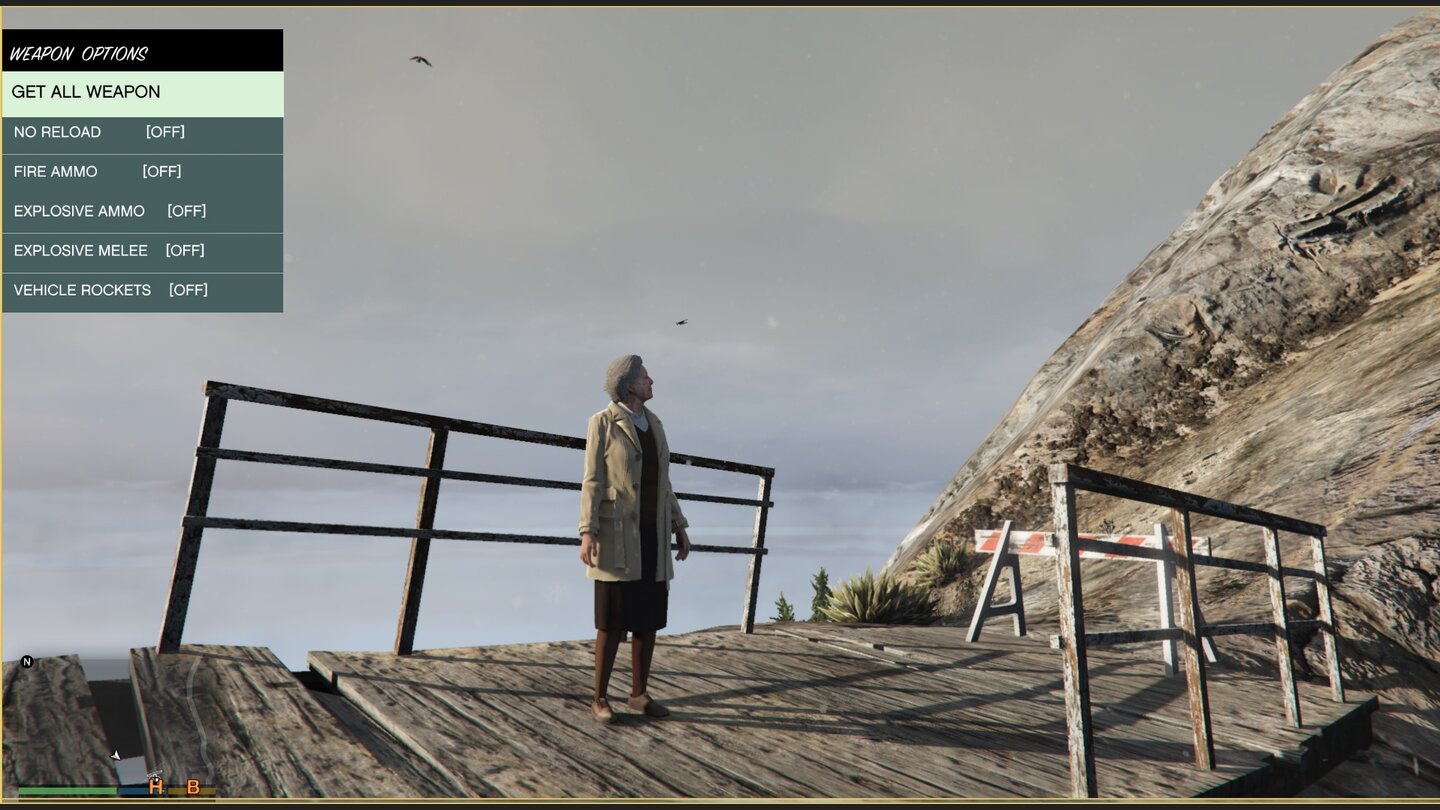This screenshot has width=1440, height=810.
Task: Enable the NO RELOAD option
Action: pos(142,132)
